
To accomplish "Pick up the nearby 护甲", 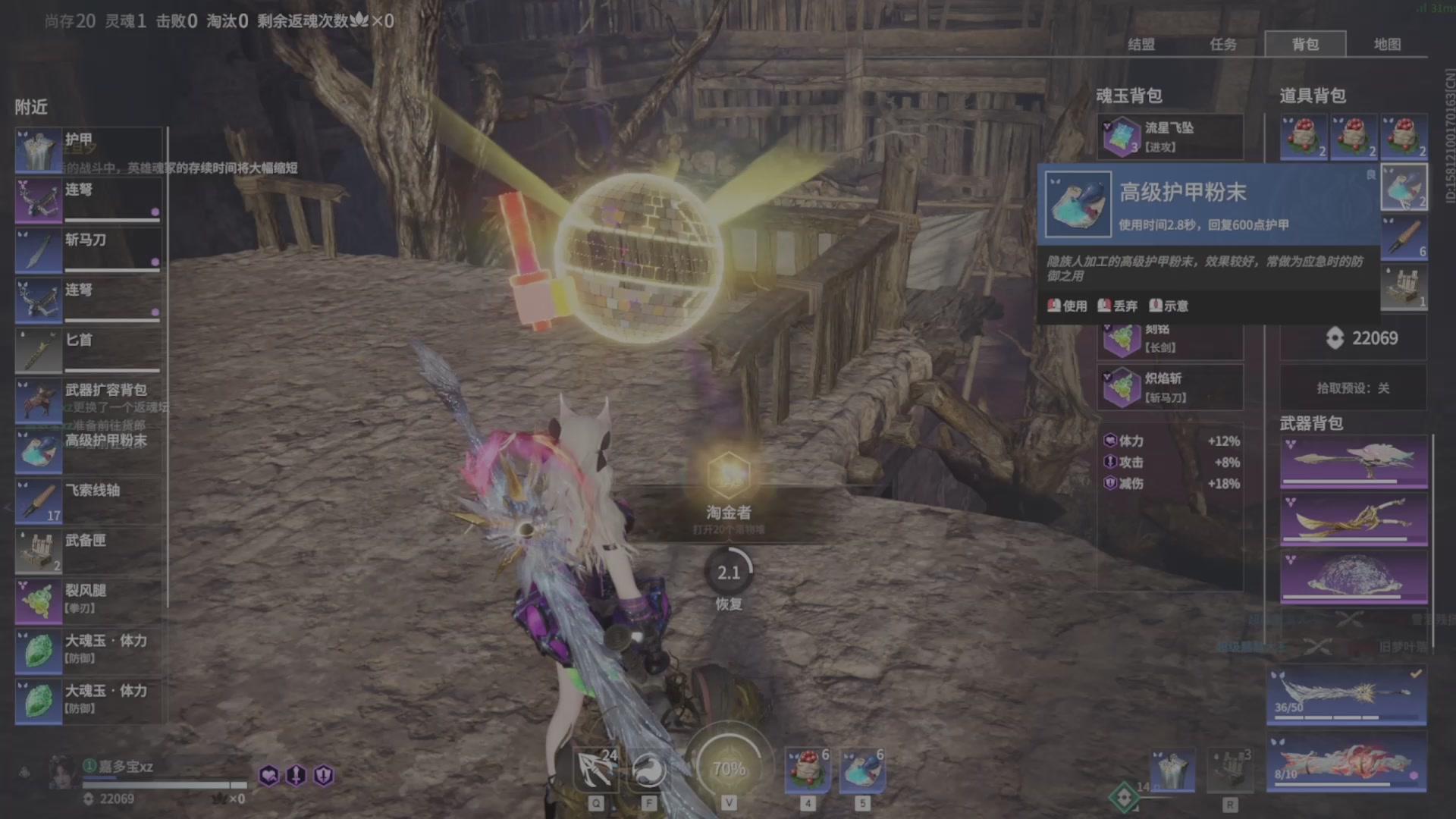I will pos(88,150).
